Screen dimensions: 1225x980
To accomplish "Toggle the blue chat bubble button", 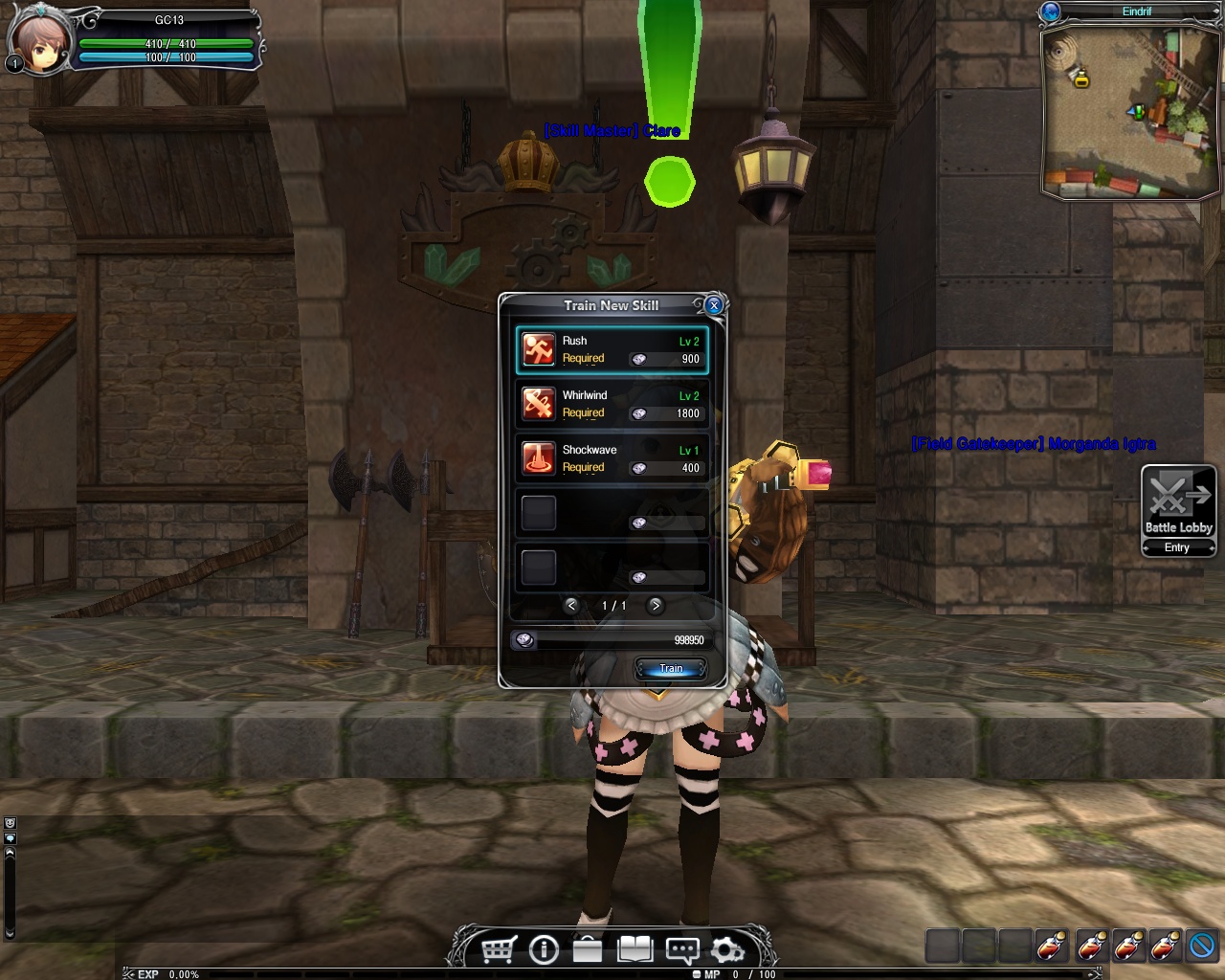I will [10, 837].
